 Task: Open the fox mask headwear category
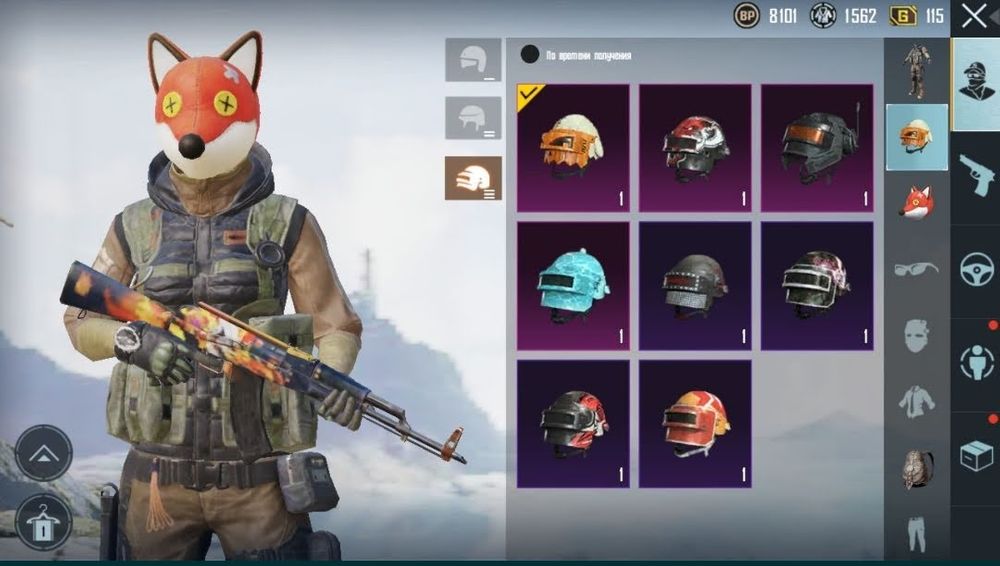[917, 203]
